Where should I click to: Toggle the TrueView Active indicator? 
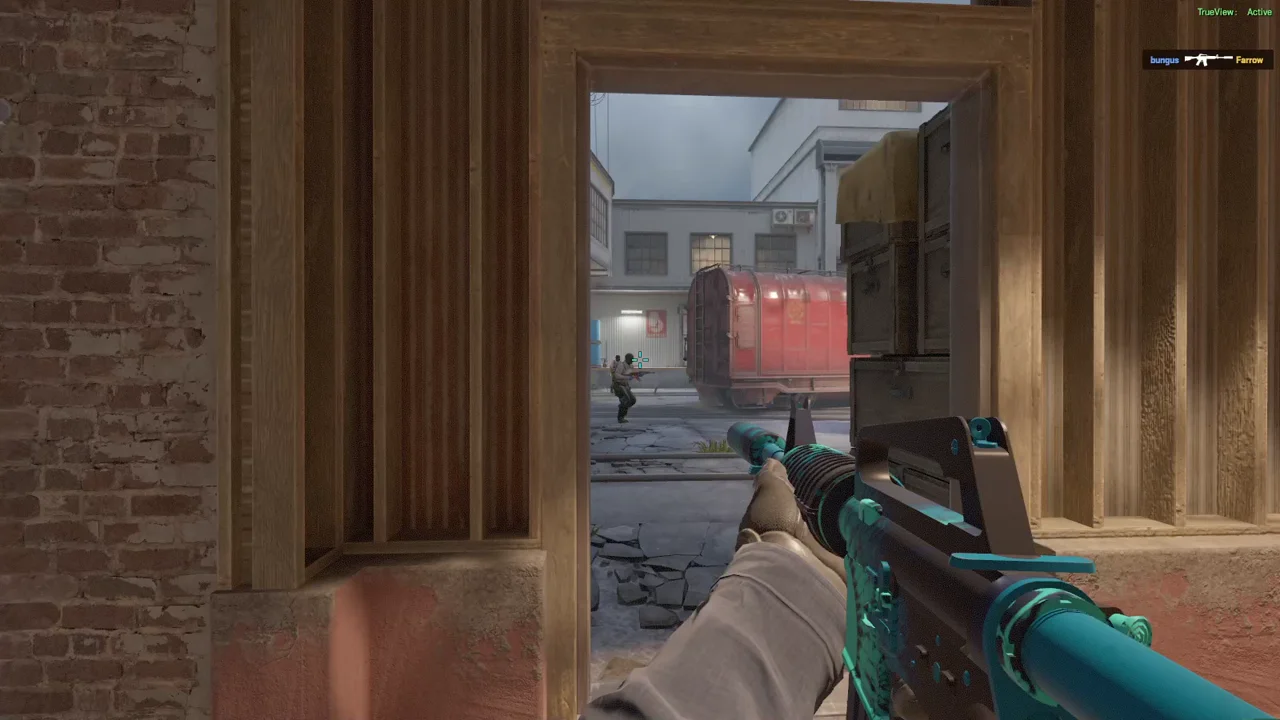(1235, 12)
